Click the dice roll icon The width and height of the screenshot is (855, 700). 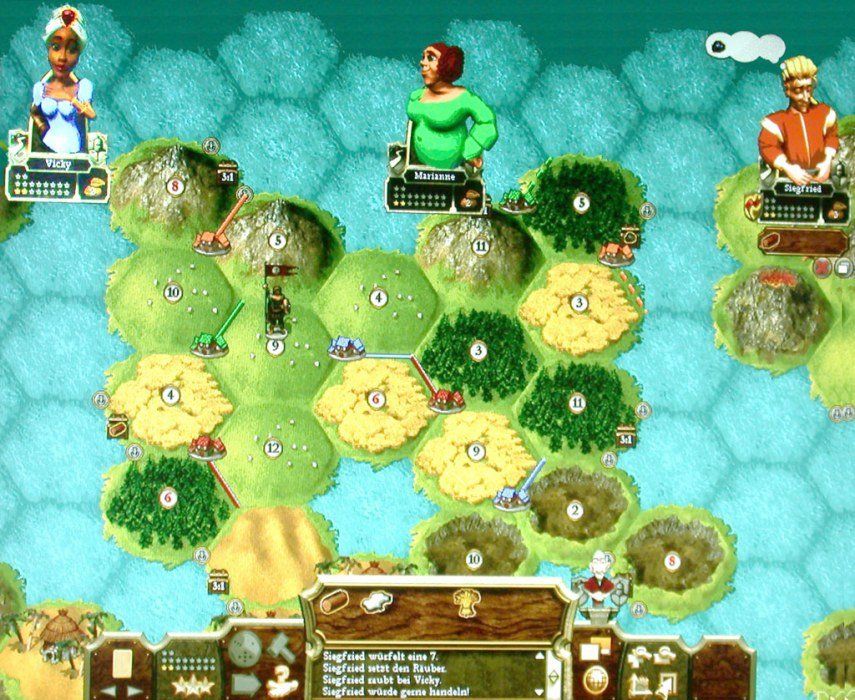pos(245,650)
